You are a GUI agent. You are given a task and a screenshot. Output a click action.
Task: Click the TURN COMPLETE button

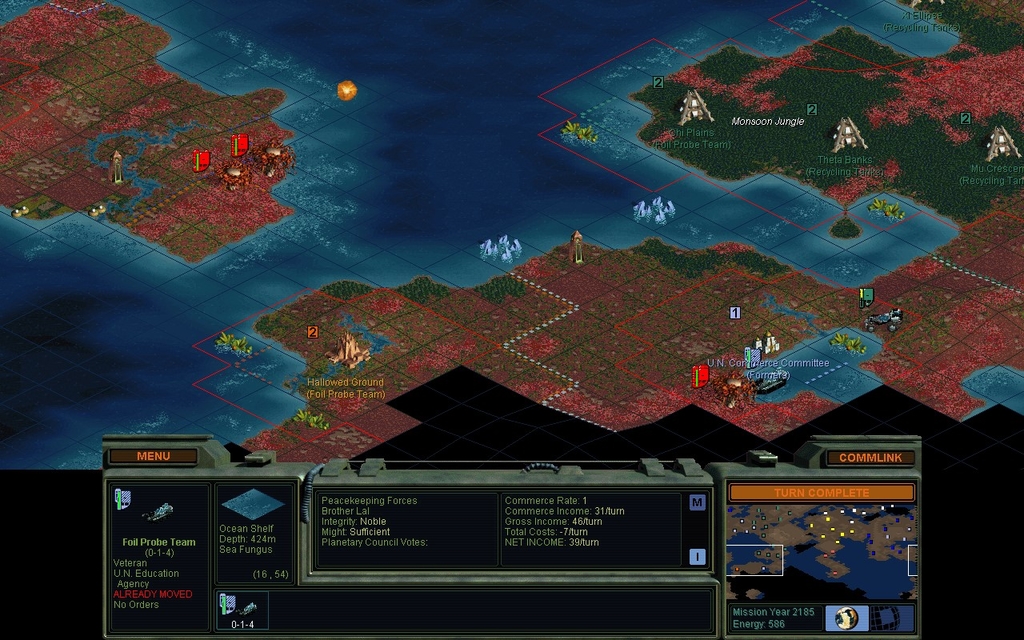[820, 493]
